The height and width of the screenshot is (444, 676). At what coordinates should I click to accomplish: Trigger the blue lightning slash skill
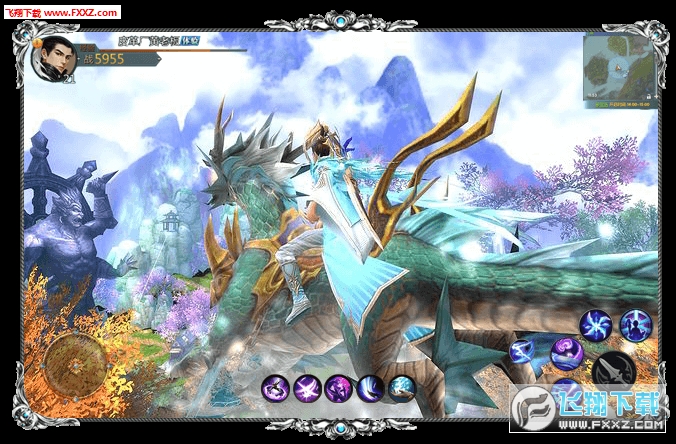(x=524, y=351)
